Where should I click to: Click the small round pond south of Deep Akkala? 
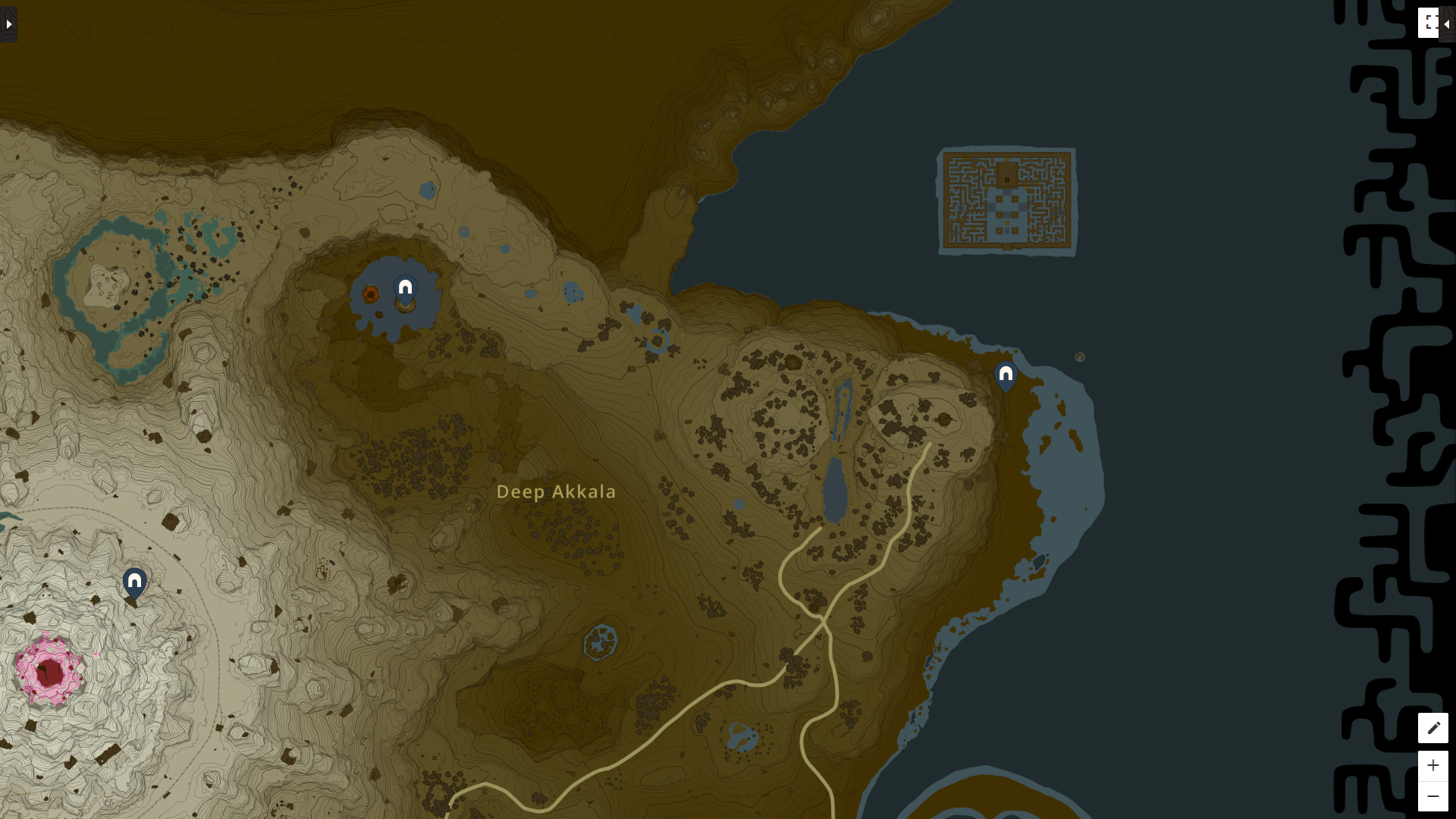point(600,643)
